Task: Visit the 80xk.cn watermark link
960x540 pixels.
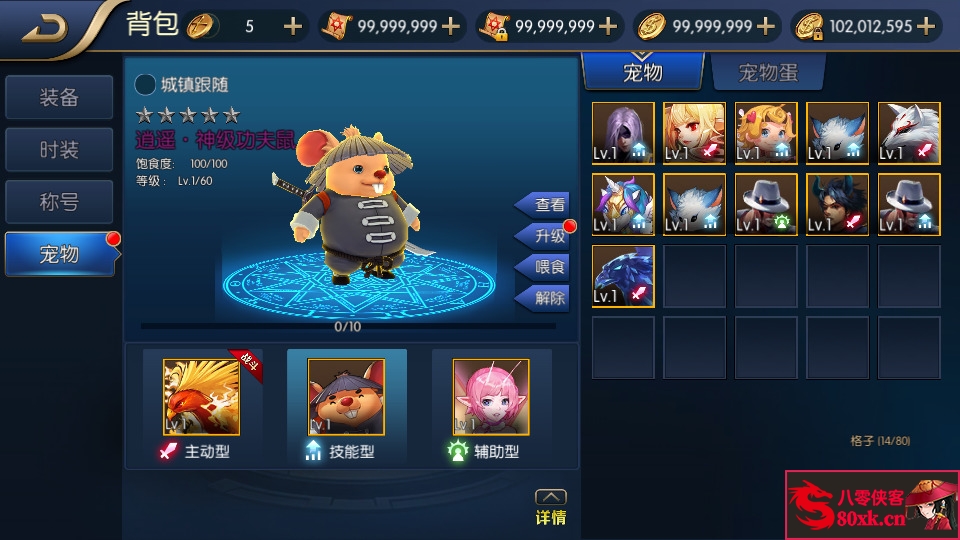Action: 871,505
